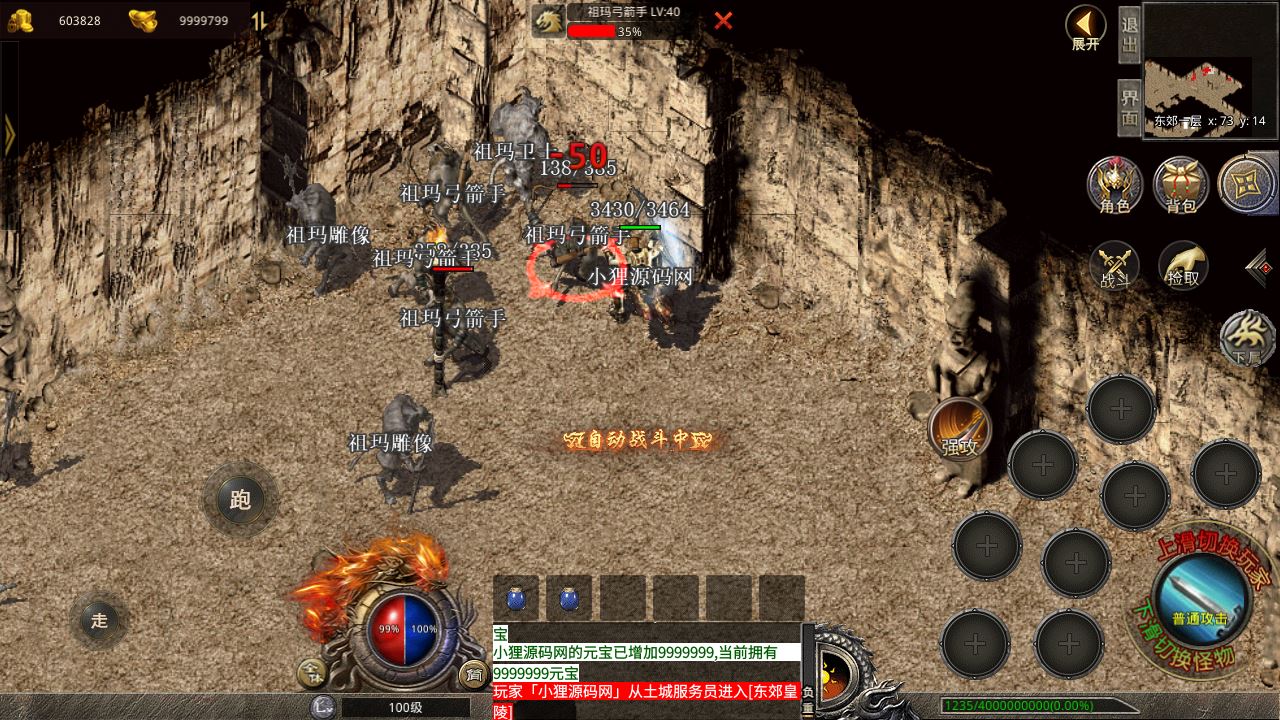Image resolution: width=1280 pixels, height=720 pixels.
Task: Click the red-gem arrow on right edge
Action: pos(1261,266)
